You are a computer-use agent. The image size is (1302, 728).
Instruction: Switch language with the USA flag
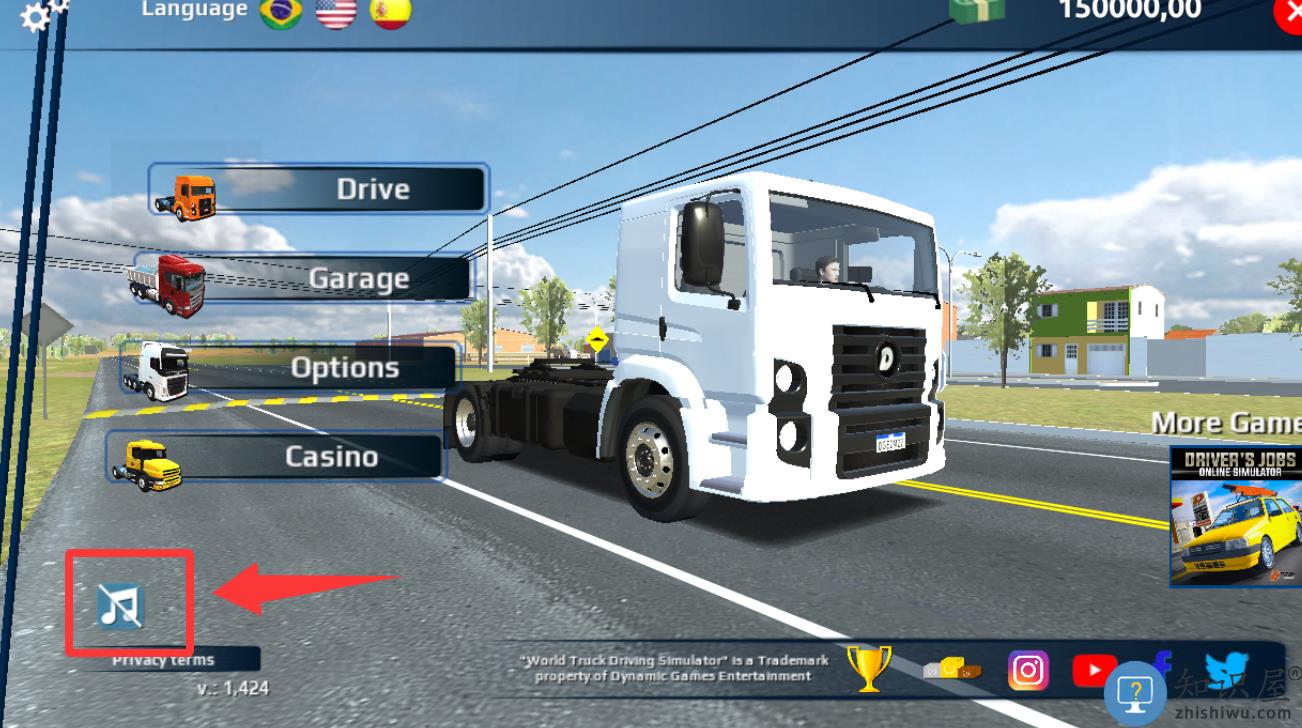[x=336, y=12]
